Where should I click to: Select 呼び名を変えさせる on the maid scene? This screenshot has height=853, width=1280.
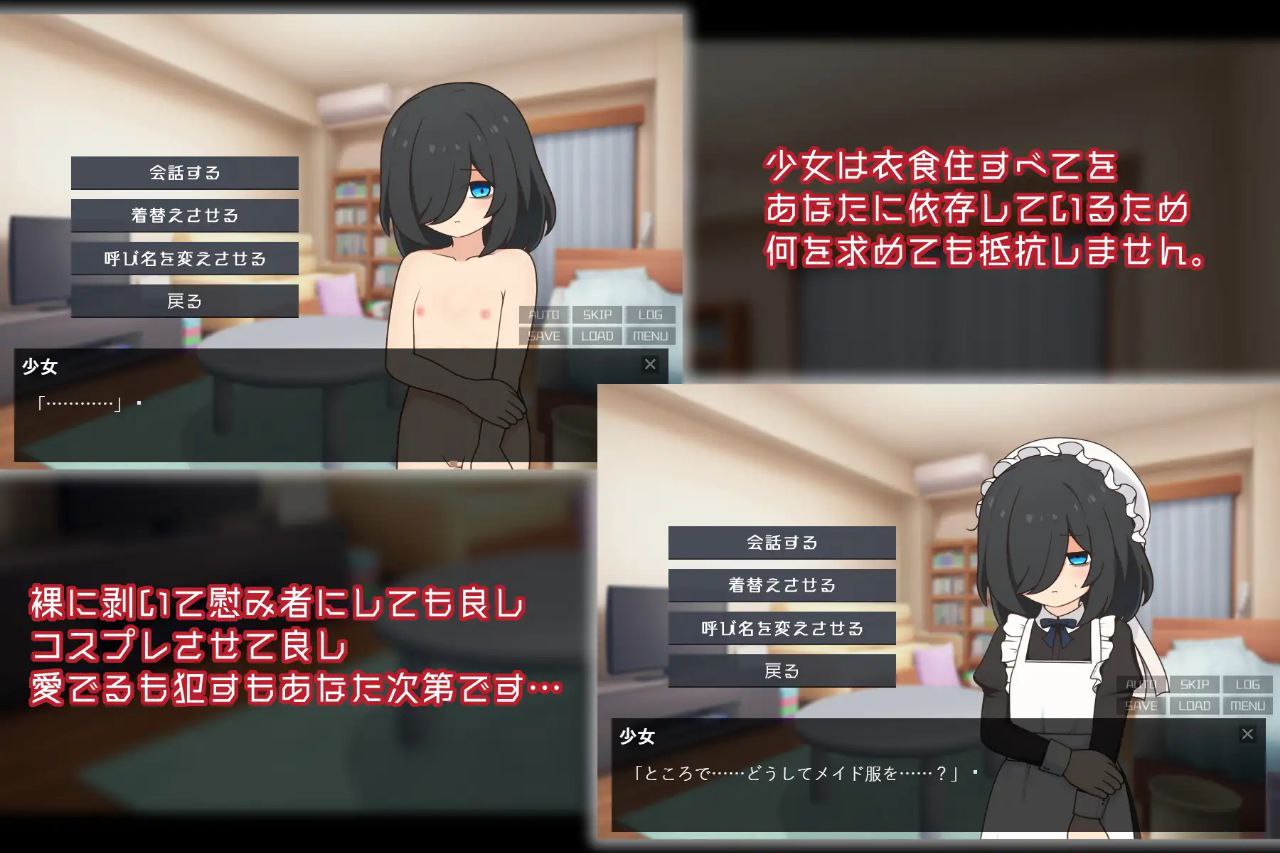pos(783,628)
